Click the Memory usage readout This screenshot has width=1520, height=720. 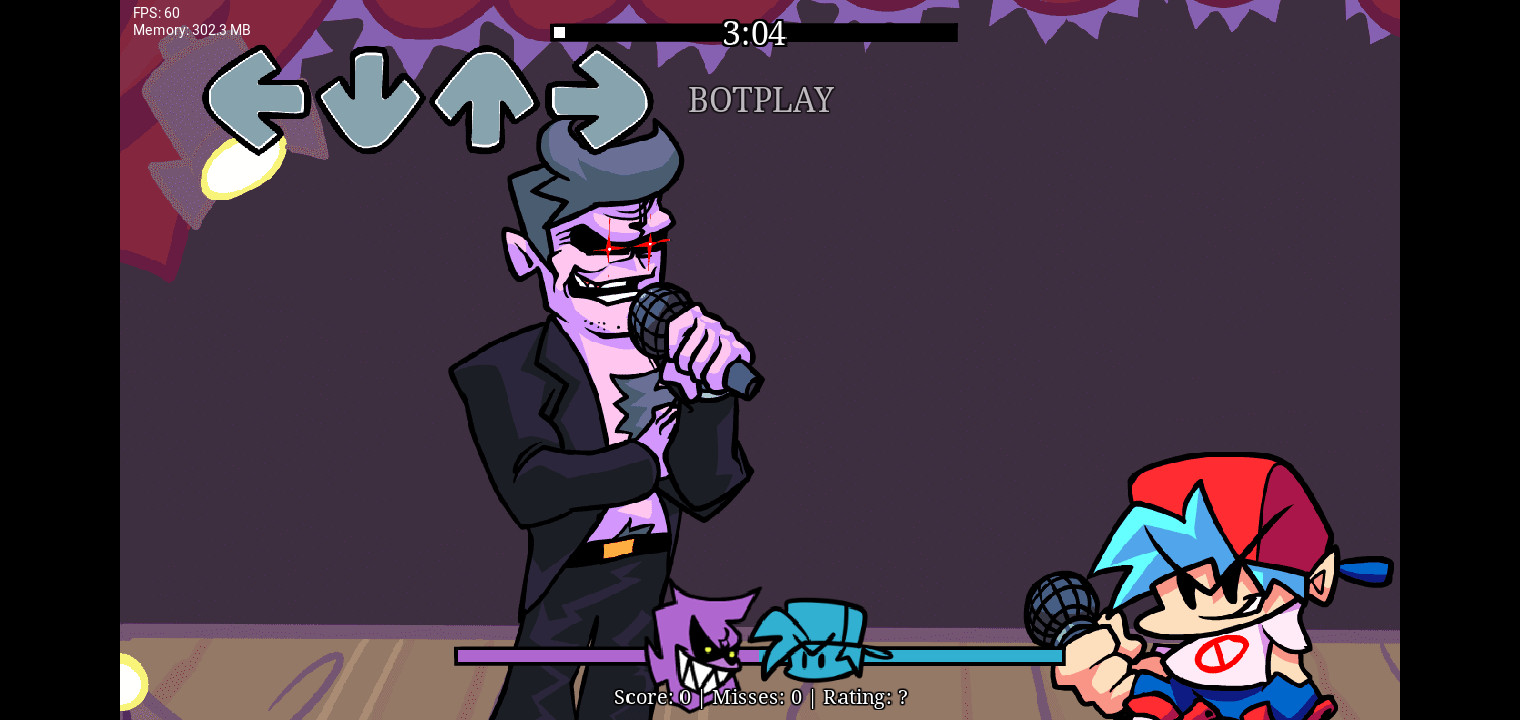click(x=191, y=30)
